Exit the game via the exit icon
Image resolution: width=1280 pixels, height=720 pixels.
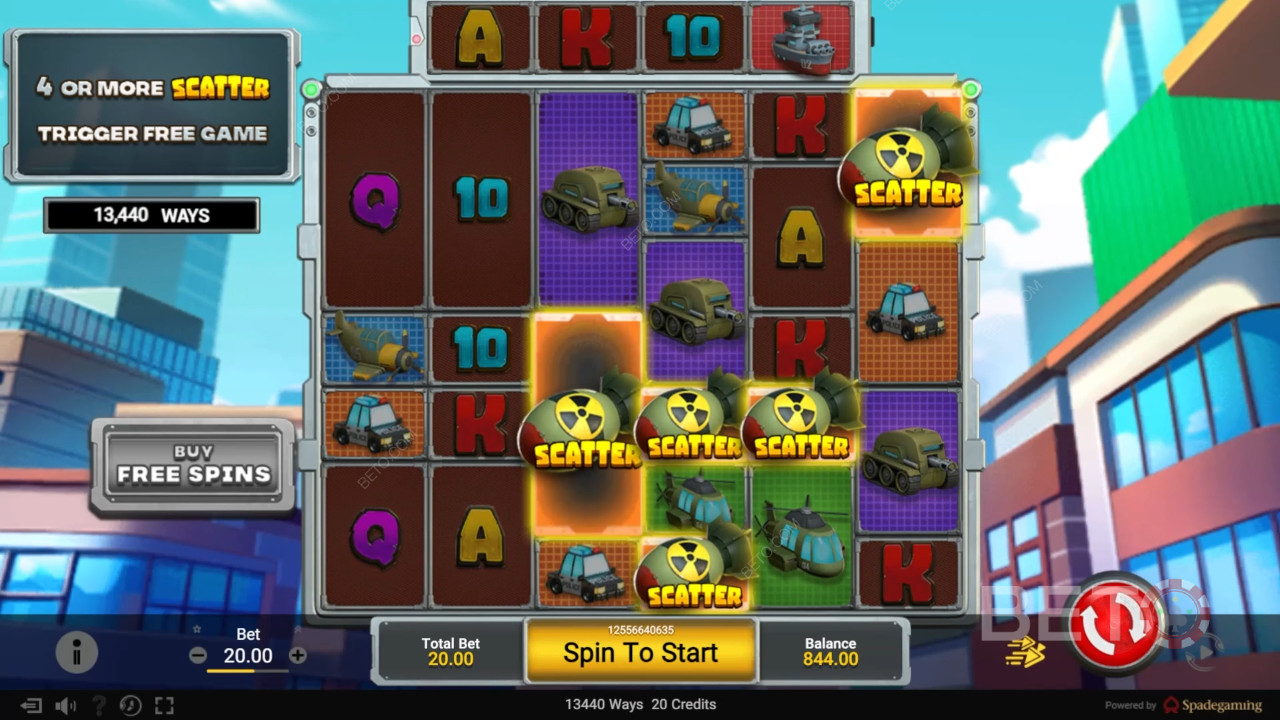pyautogui.click(x=31, y=706)
